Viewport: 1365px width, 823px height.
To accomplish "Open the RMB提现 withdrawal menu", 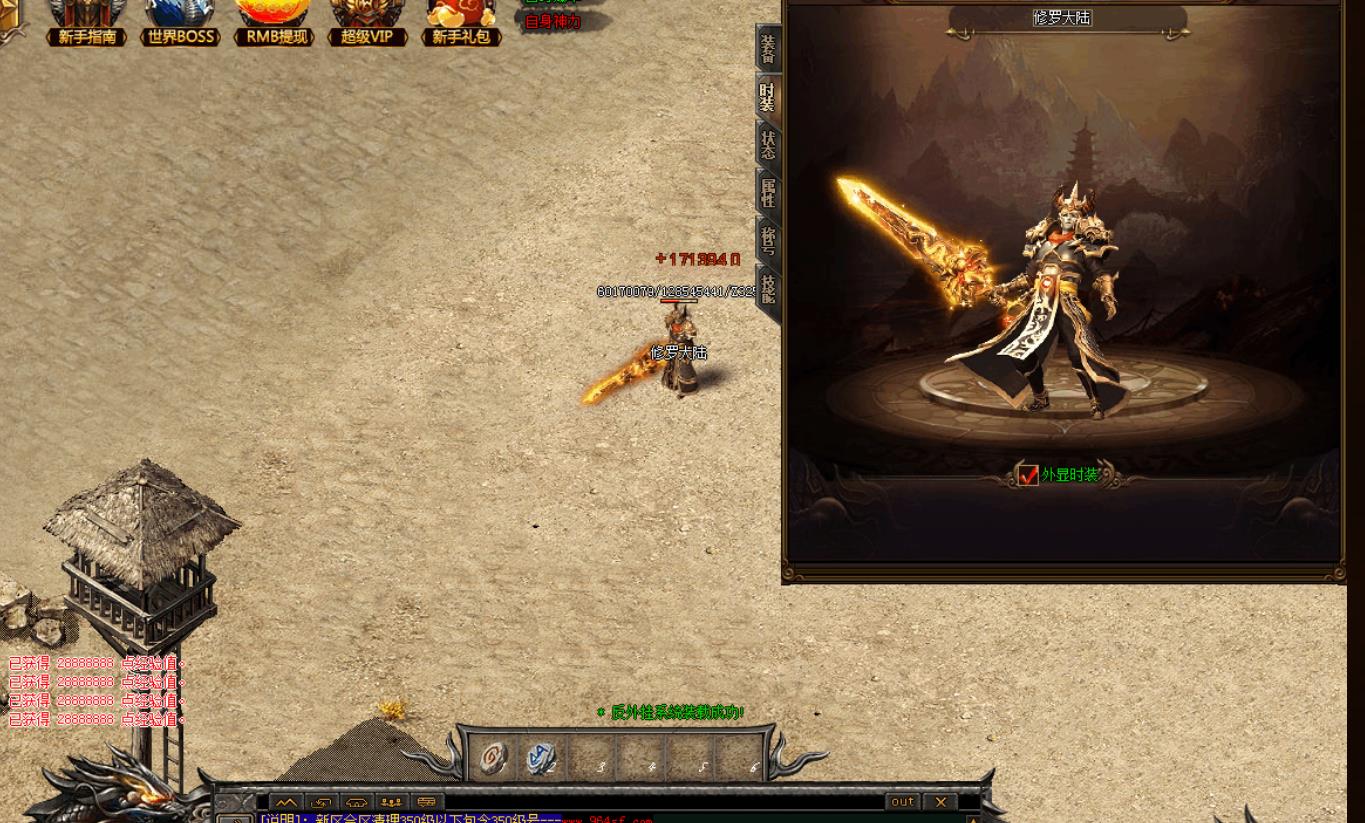I will 274,24.
